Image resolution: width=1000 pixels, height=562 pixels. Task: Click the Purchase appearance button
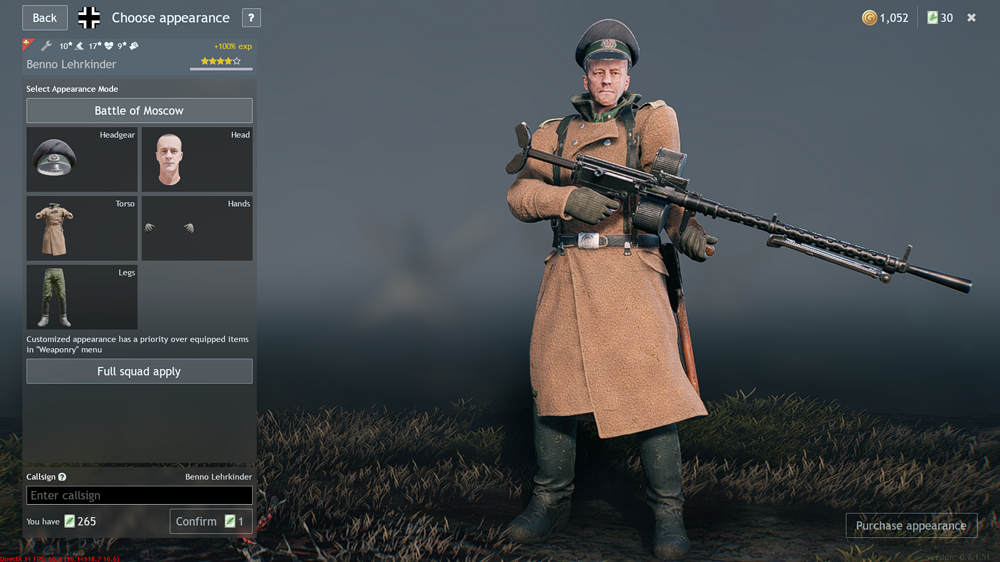[911, 526]
